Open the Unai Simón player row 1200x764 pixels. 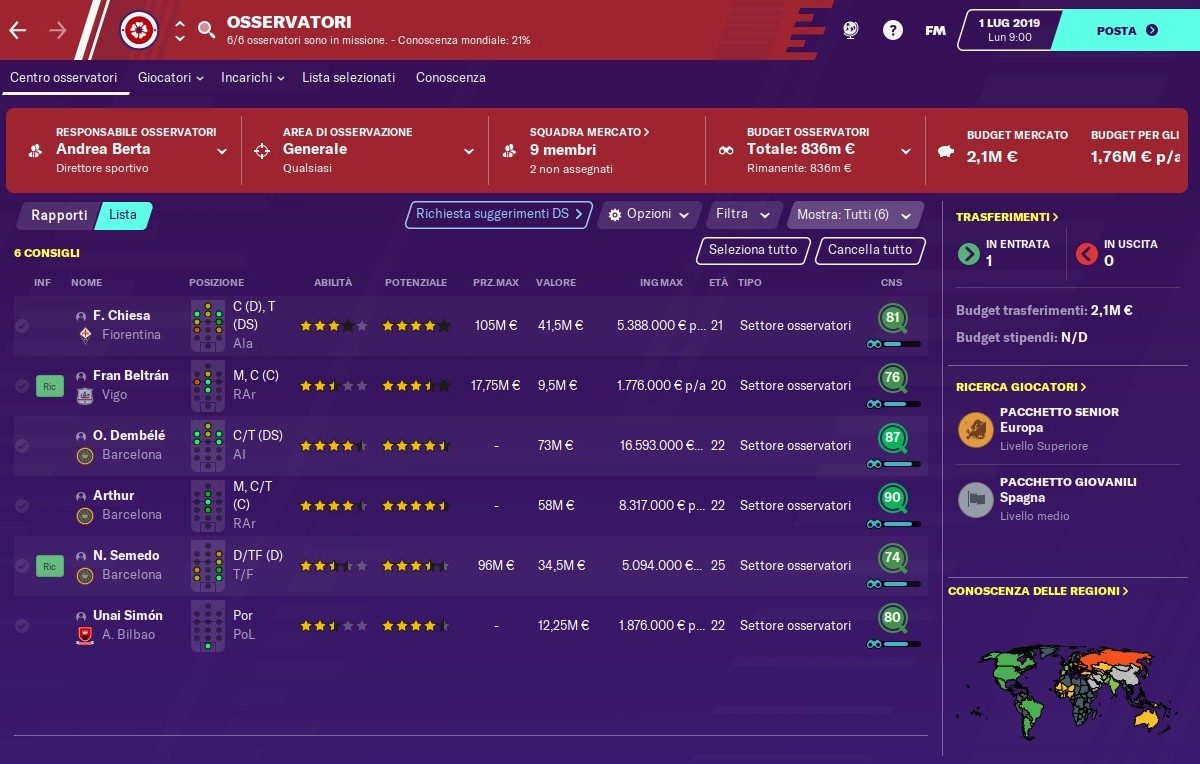[127, 615]
